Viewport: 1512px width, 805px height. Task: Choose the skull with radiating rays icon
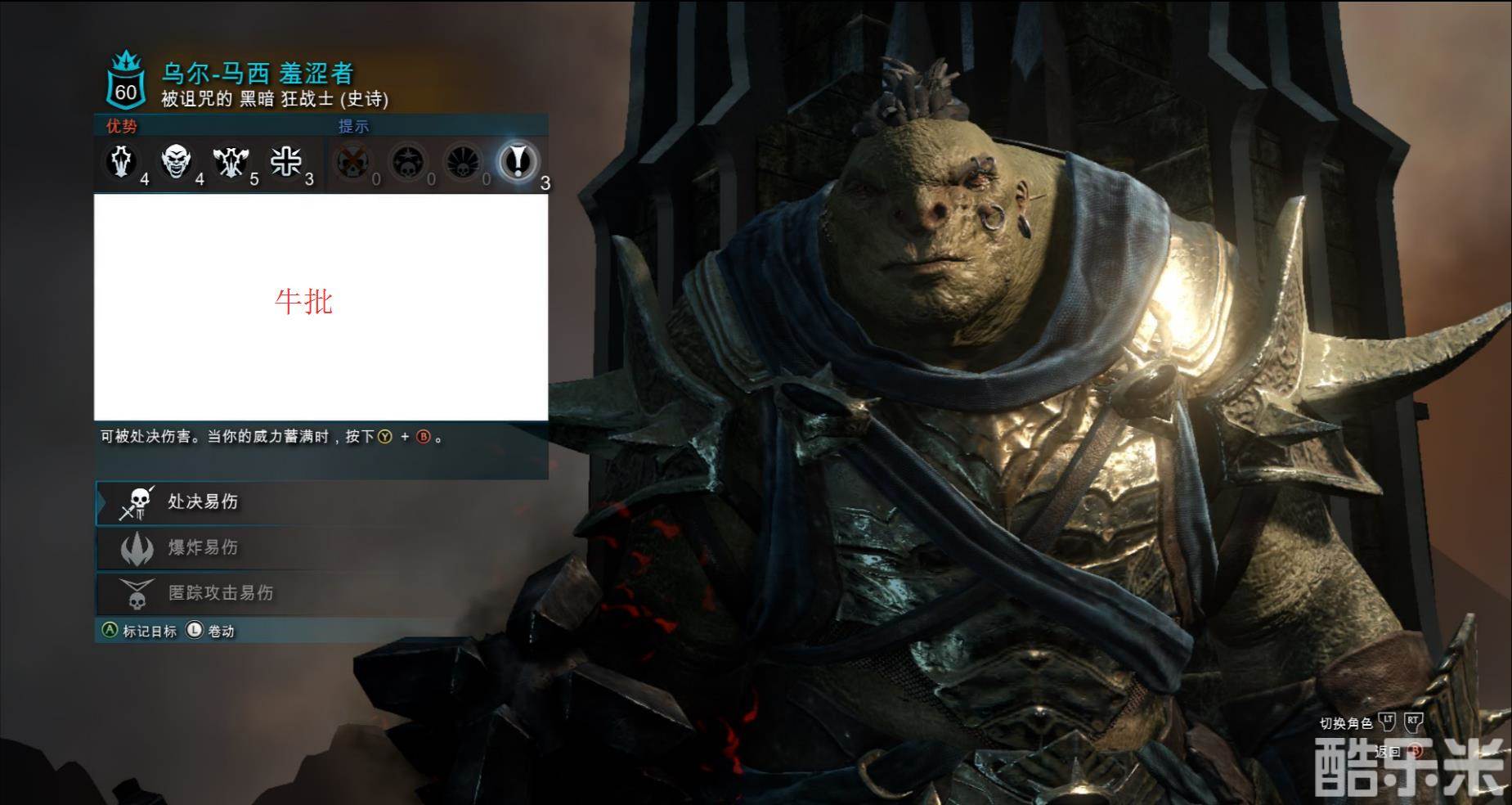462,162
